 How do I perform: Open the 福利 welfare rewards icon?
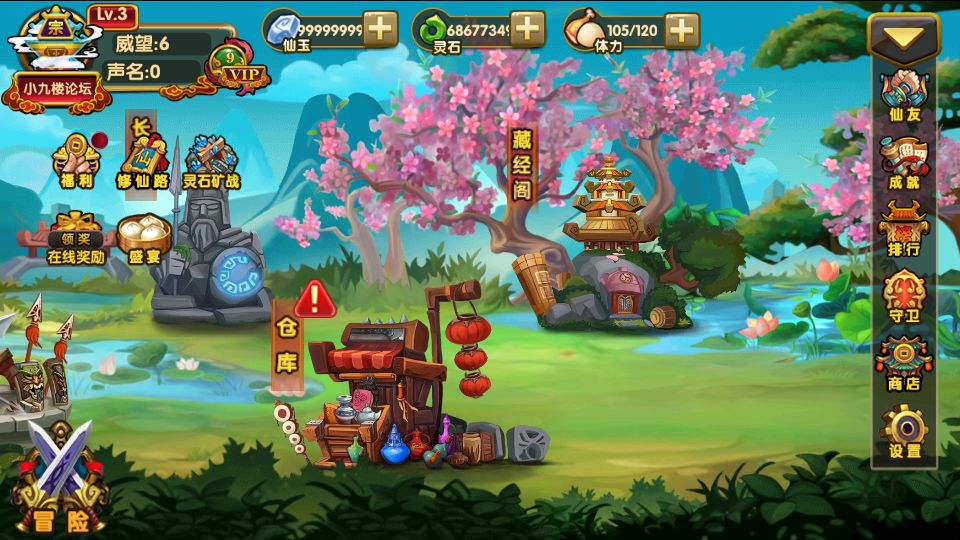coord(77,161)
